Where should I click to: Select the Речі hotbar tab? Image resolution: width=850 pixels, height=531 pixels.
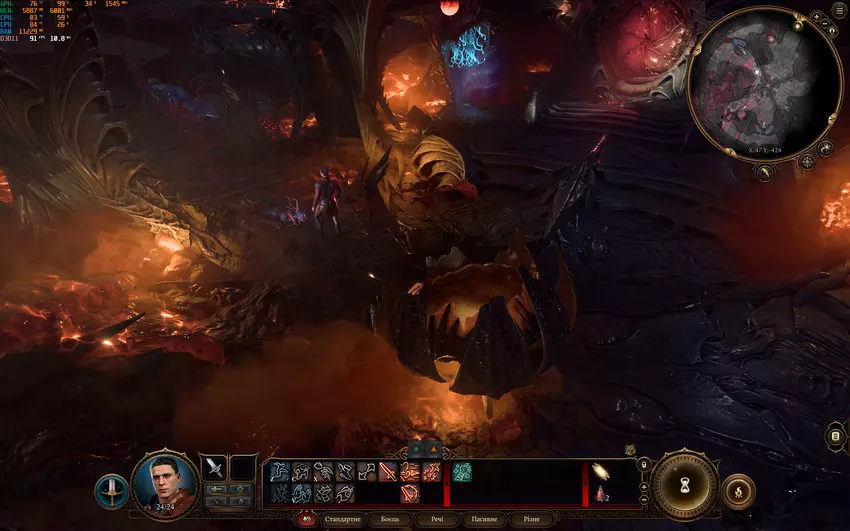tap(437, 520)
